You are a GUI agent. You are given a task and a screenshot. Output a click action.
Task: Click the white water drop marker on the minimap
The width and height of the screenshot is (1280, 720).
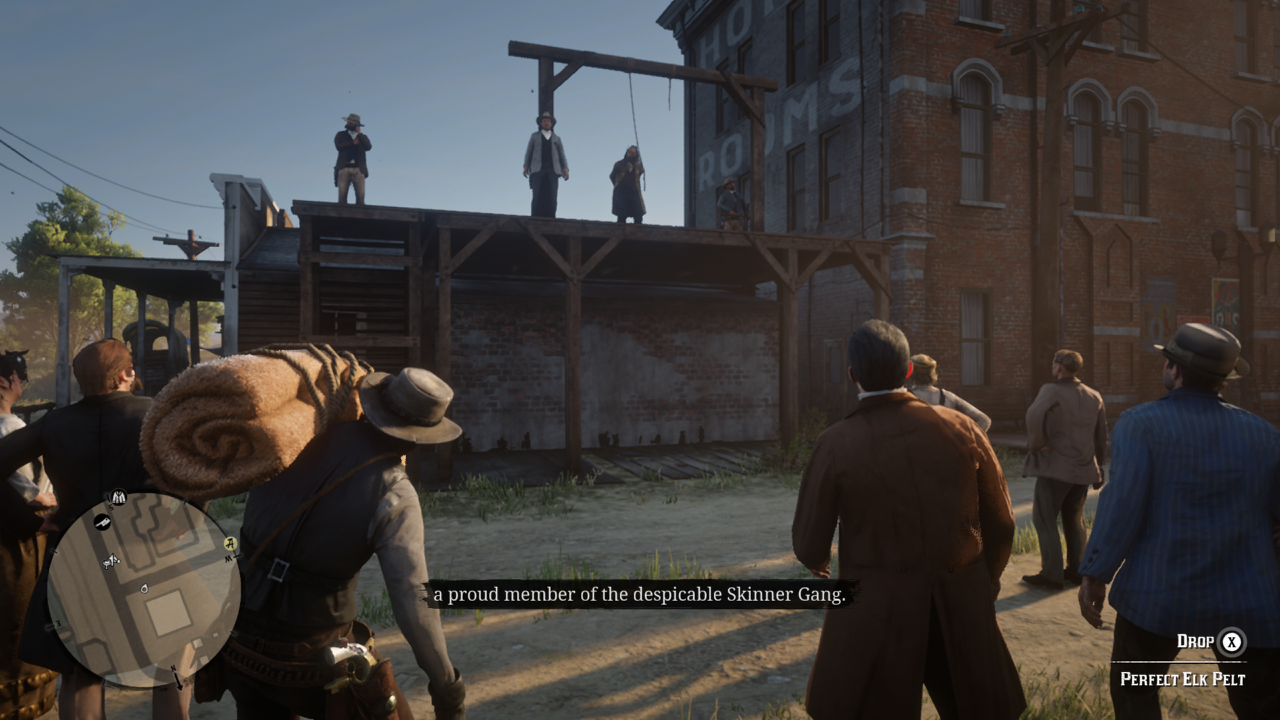144,588
